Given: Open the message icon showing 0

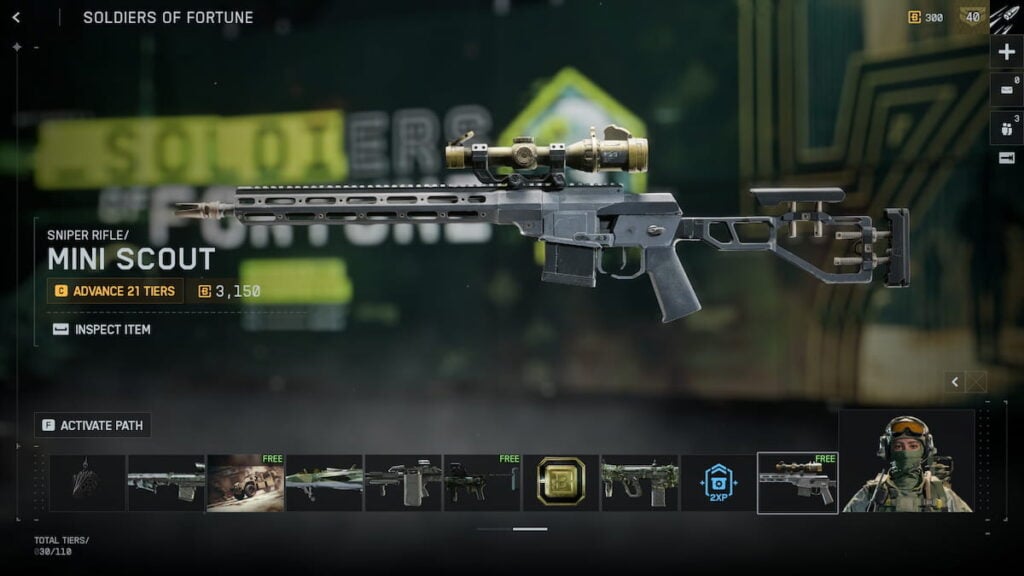Looking at the screenshot, I should click(1006, 90).
